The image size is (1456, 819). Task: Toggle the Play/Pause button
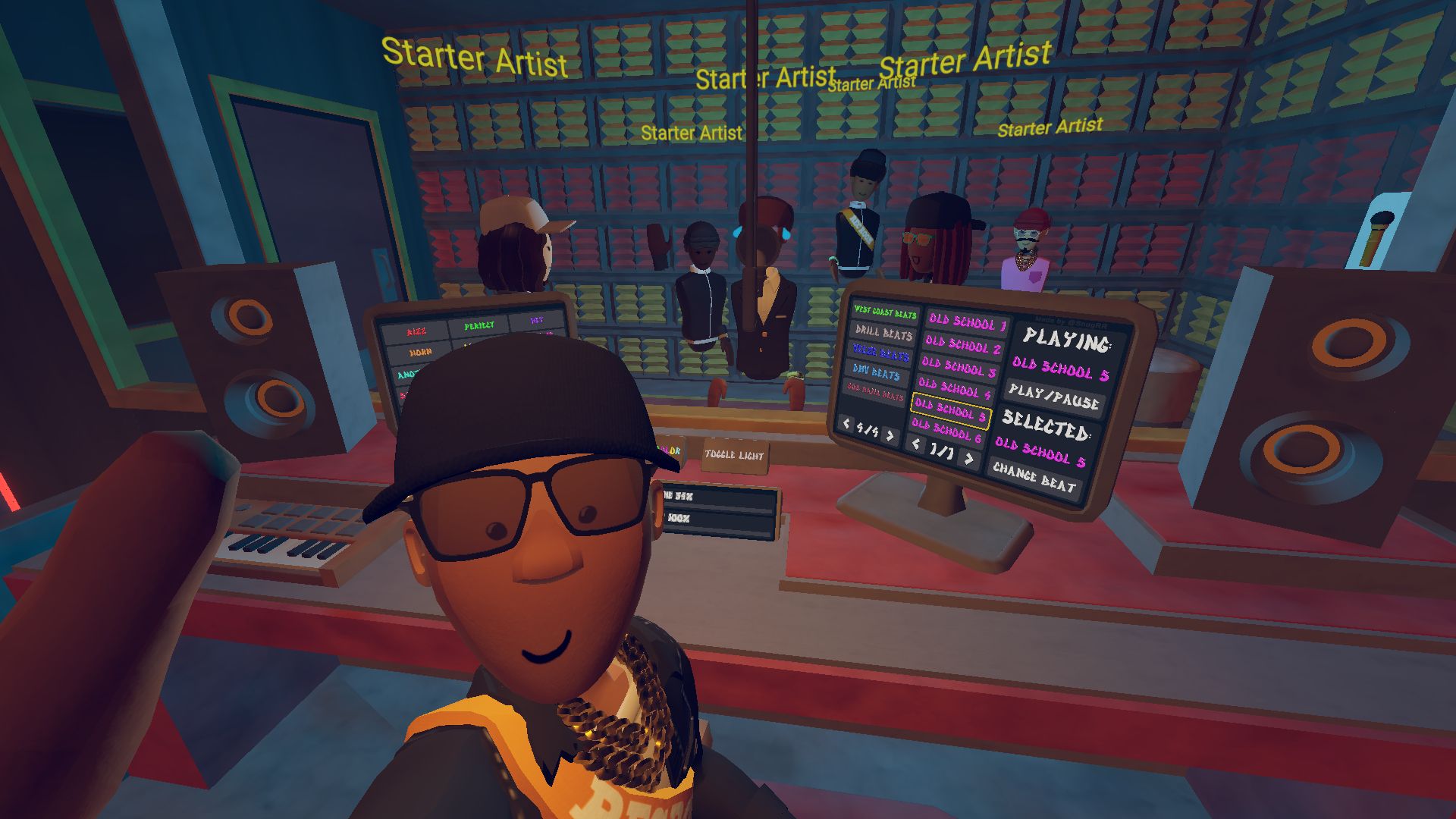(1053, 397)
